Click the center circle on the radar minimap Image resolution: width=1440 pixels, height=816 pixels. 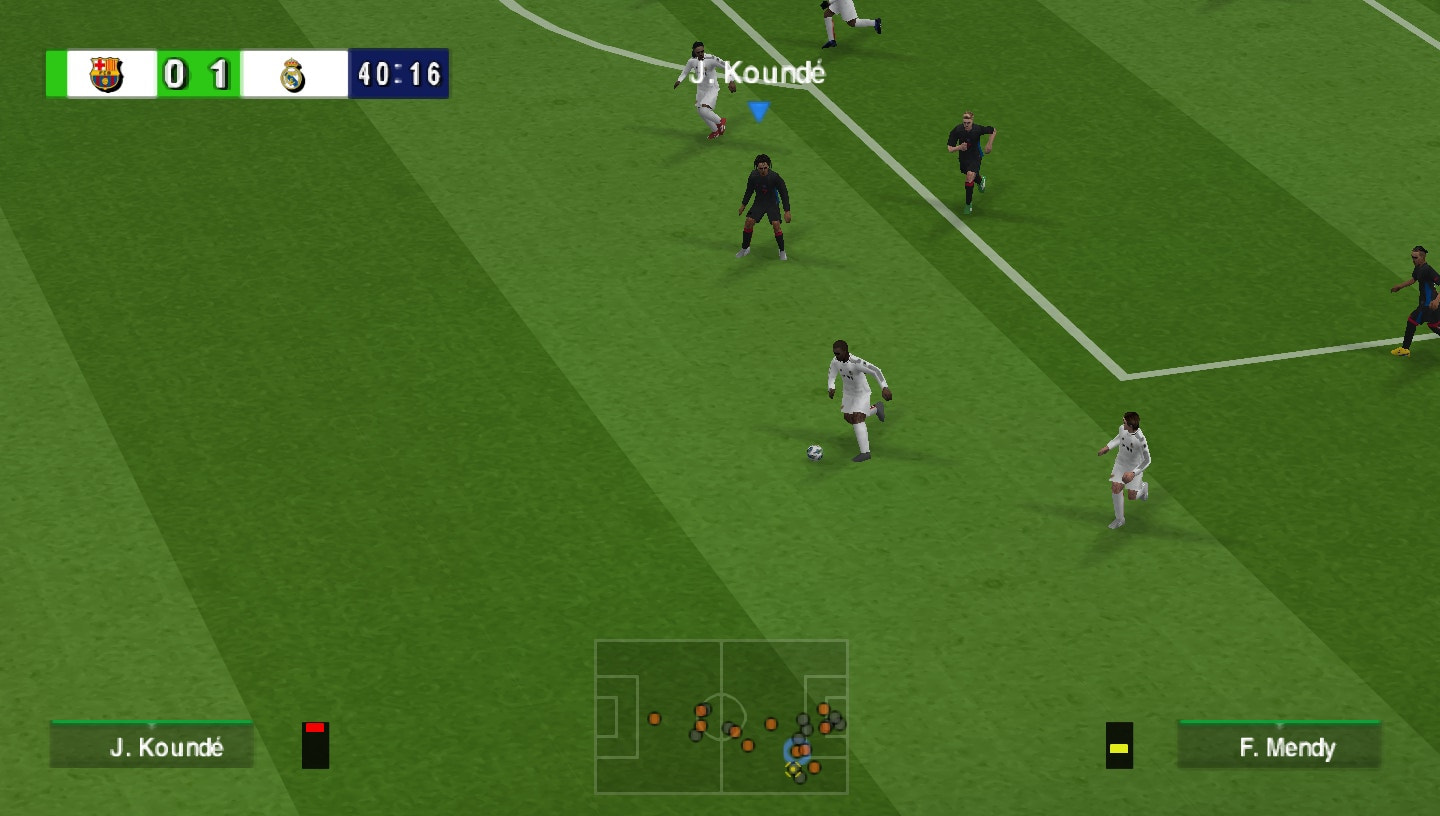pyautogui.click(x=726, y=715)
